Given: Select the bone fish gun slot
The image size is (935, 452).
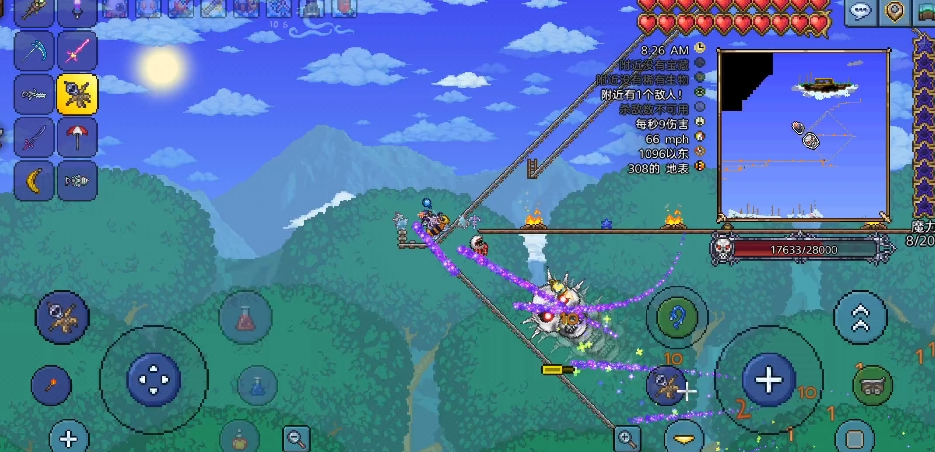Looking at the screenshot, I should [x=77, y=181].
